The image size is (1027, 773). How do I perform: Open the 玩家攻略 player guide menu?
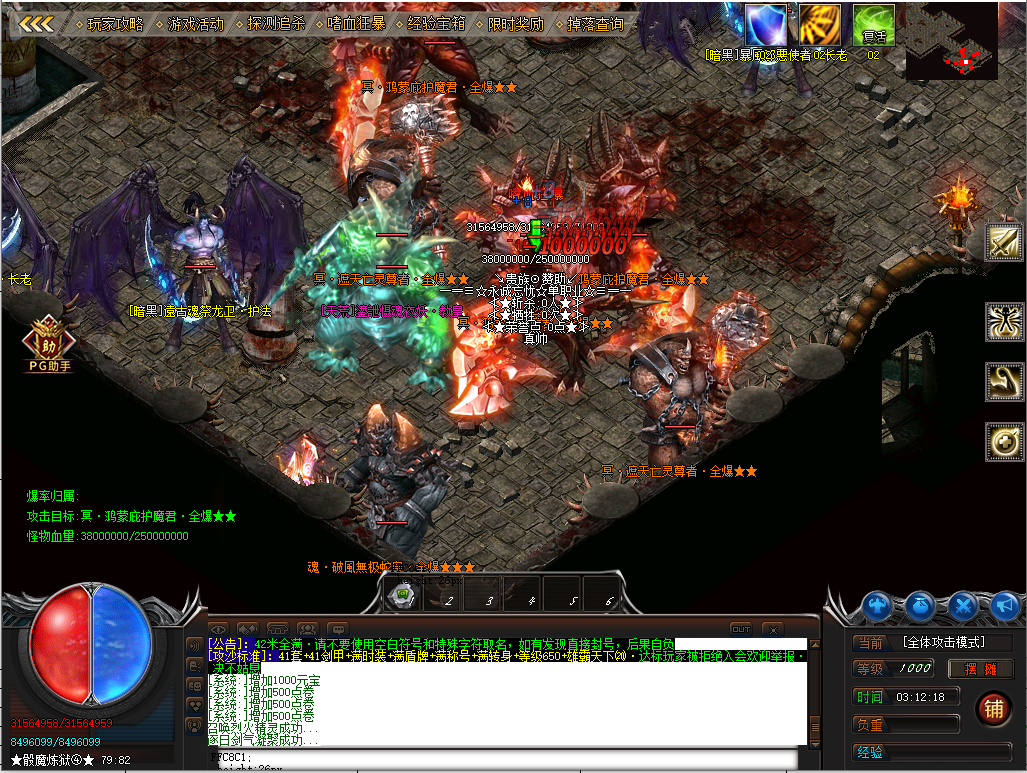pyautogui.click(x=116, y=23)
